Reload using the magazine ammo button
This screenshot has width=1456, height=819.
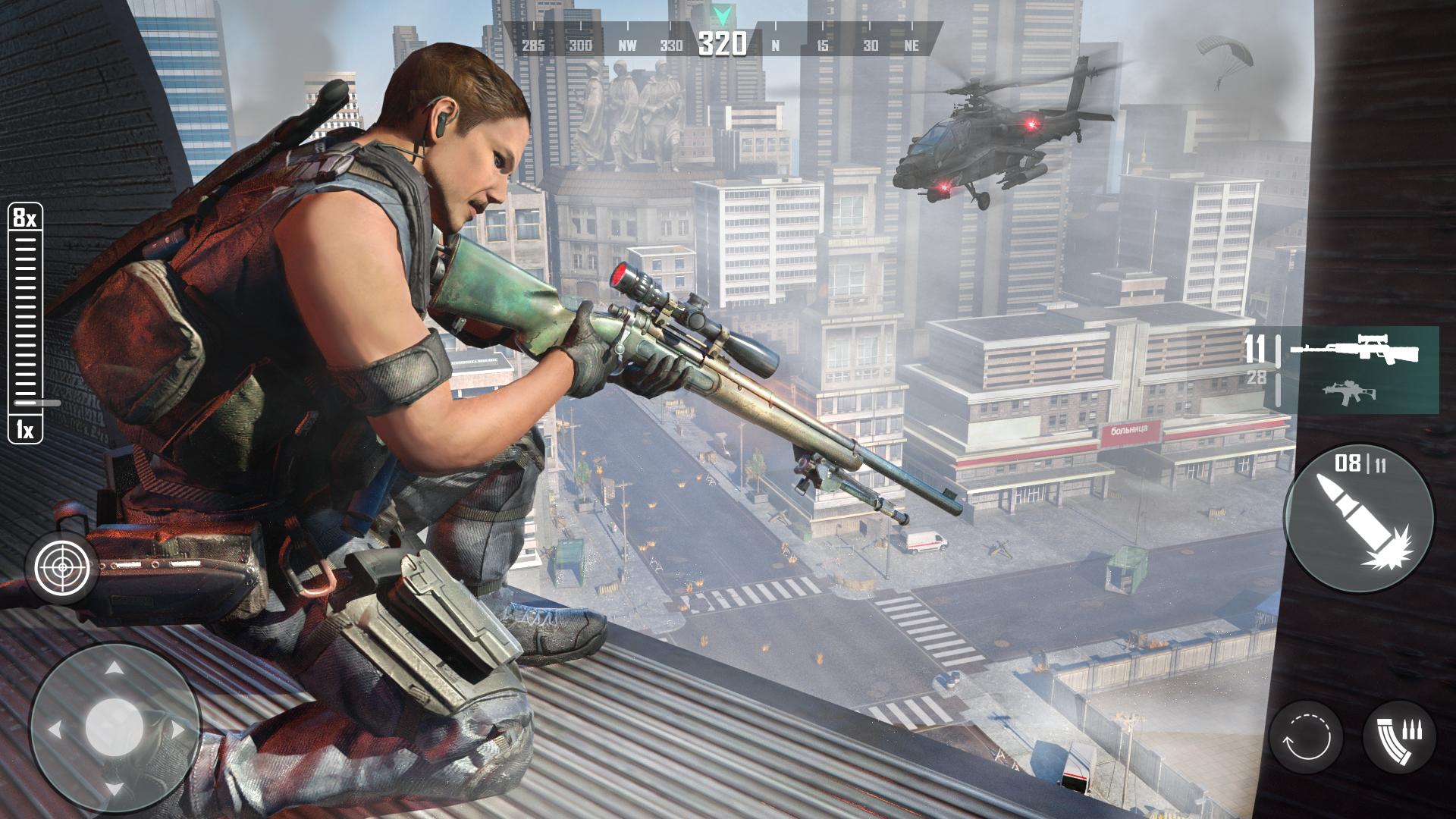[x=1399, y=736]
